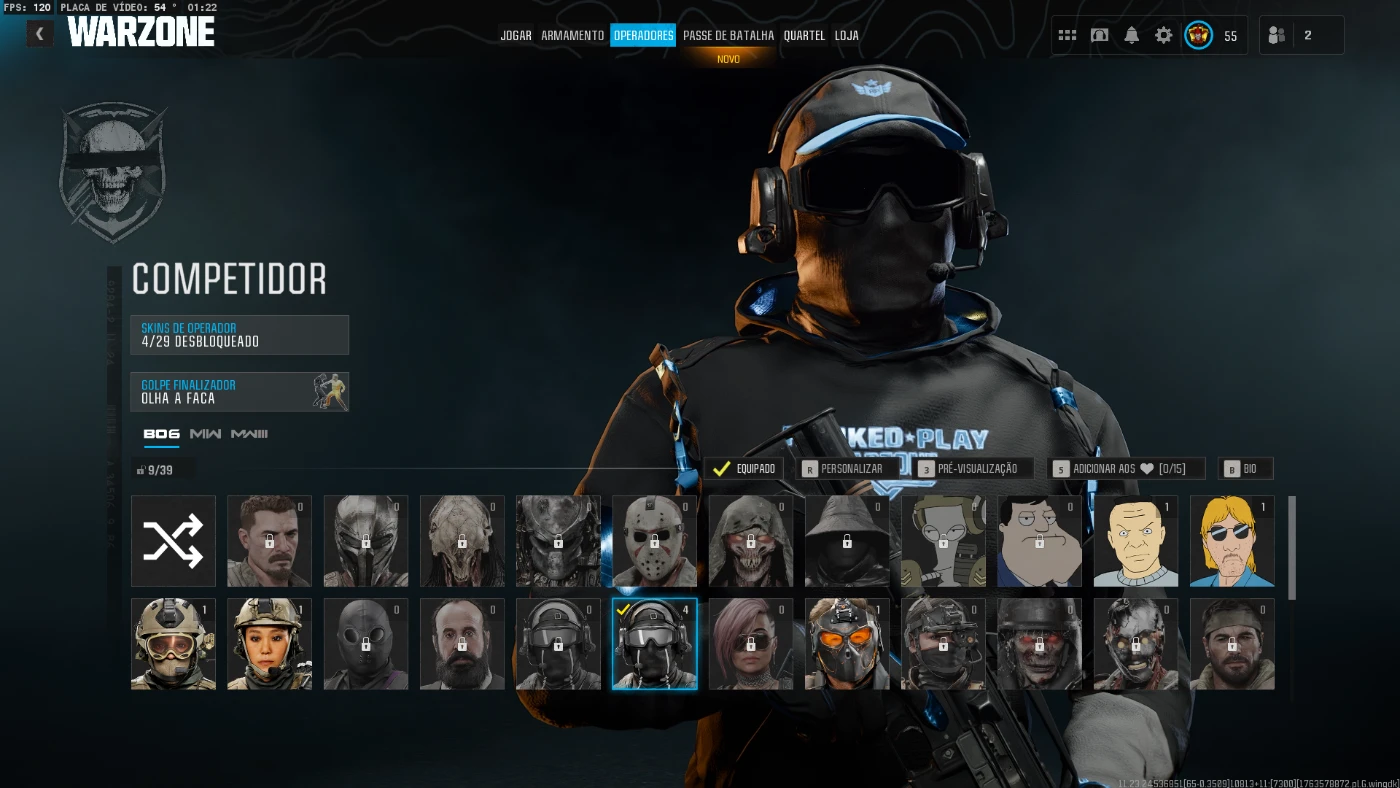This screenshot has width=1400, height=788.
Task: Open the JOGAR menu tab
Action: (516, 36)
